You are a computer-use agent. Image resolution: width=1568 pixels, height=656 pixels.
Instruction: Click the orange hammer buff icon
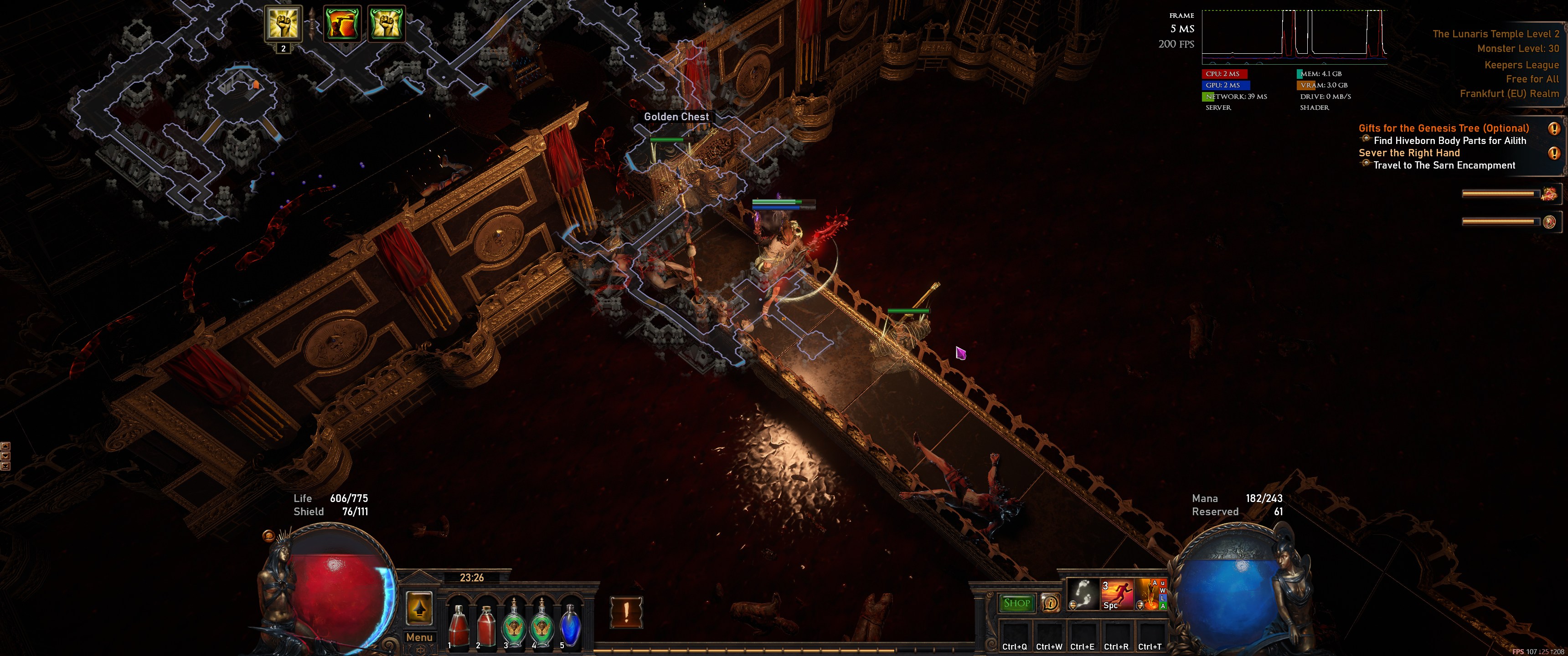341,24
